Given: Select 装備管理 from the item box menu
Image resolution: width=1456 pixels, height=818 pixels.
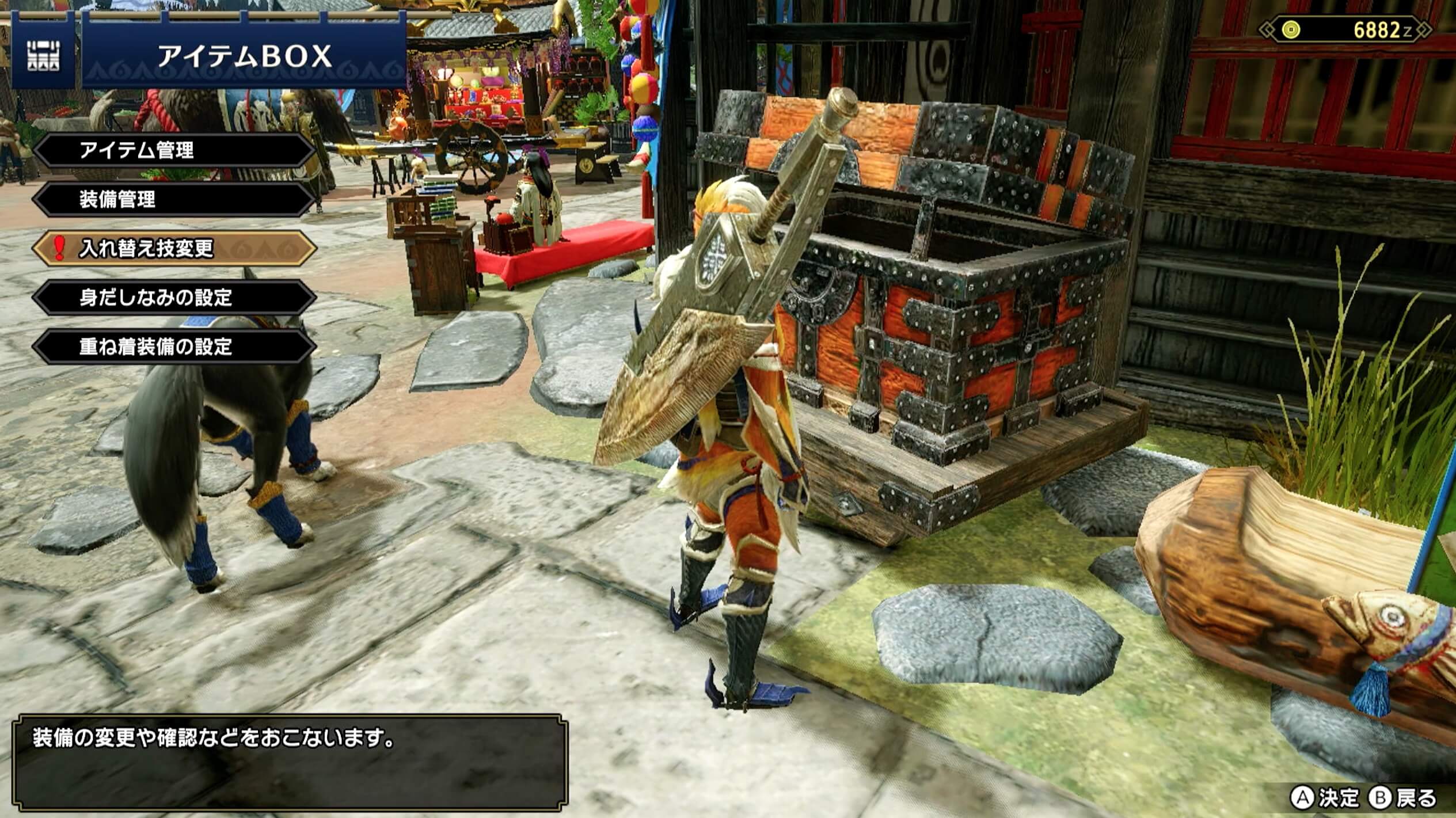Looking at the screenshot, I should 173,200.
